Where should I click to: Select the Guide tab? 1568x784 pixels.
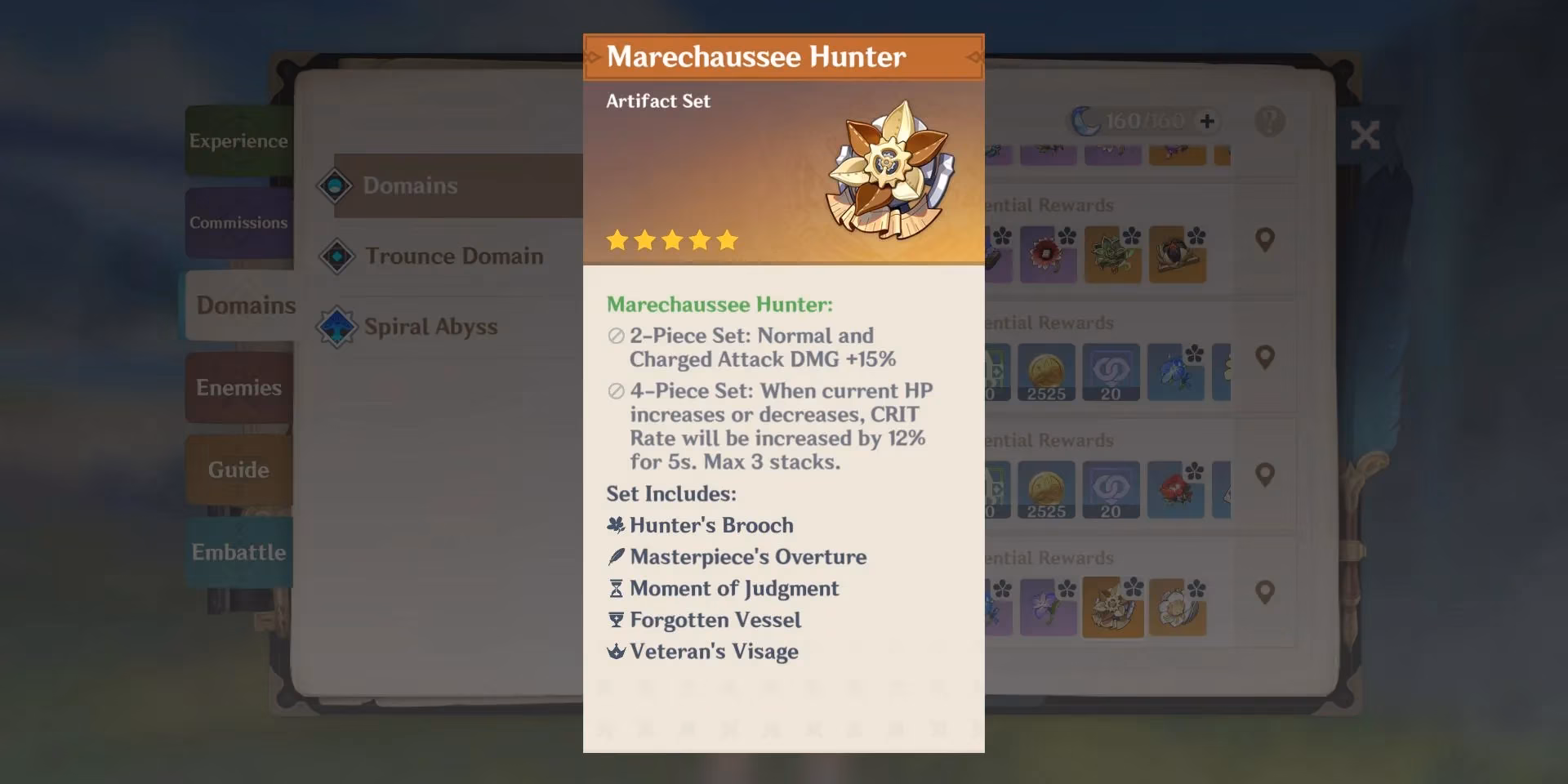point(238,469)
